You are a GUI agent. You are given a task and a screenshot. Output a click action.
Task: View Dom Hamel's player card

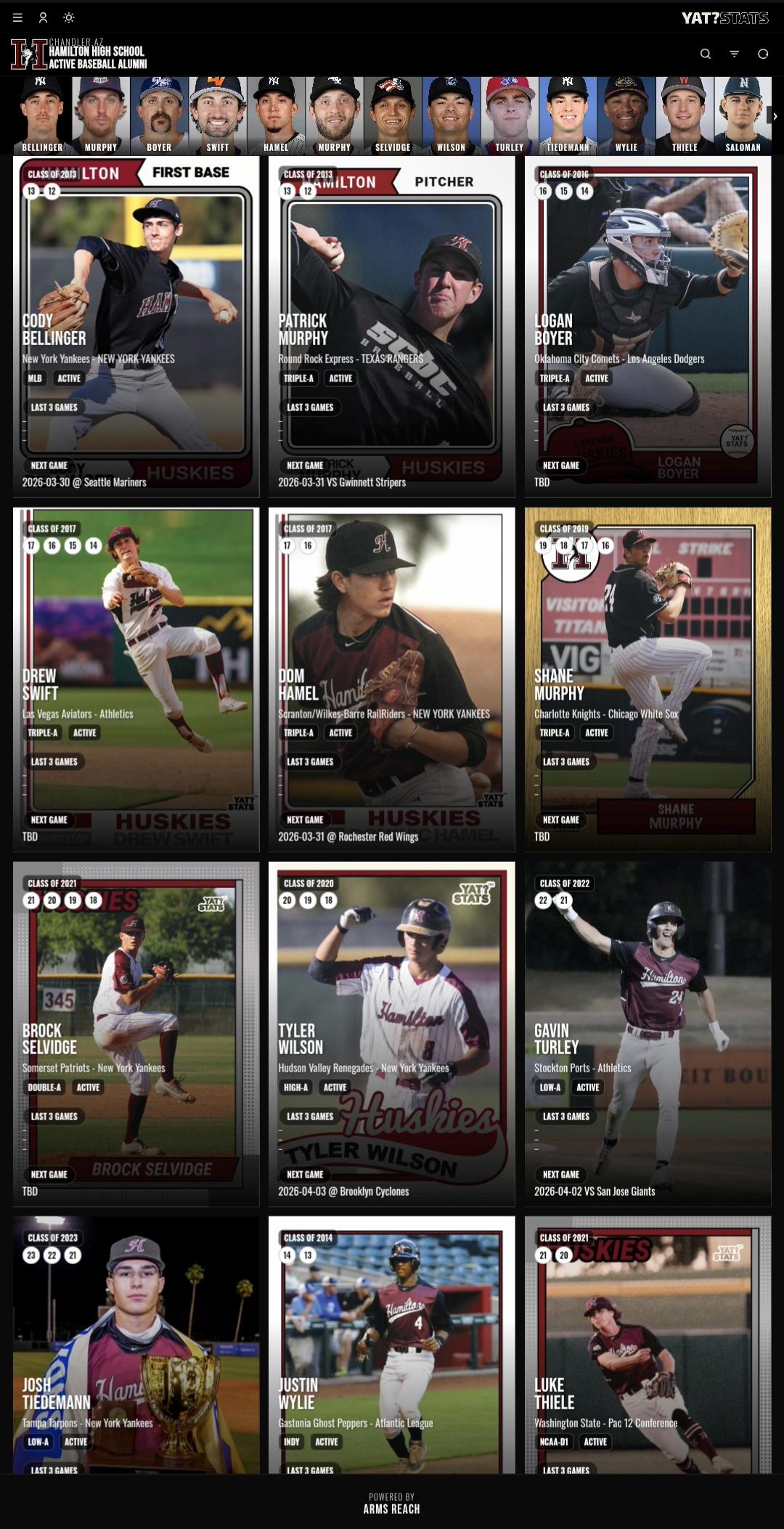click(x=391, y=679)
